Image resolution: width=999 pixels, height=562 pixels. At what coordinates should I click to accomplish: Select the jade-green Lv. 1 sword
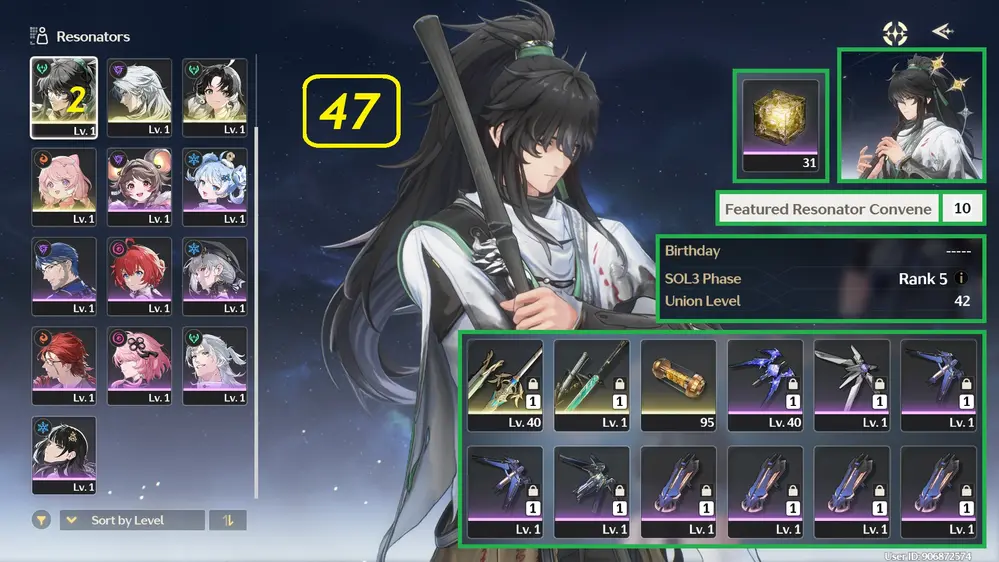click(x=592, y=385)
